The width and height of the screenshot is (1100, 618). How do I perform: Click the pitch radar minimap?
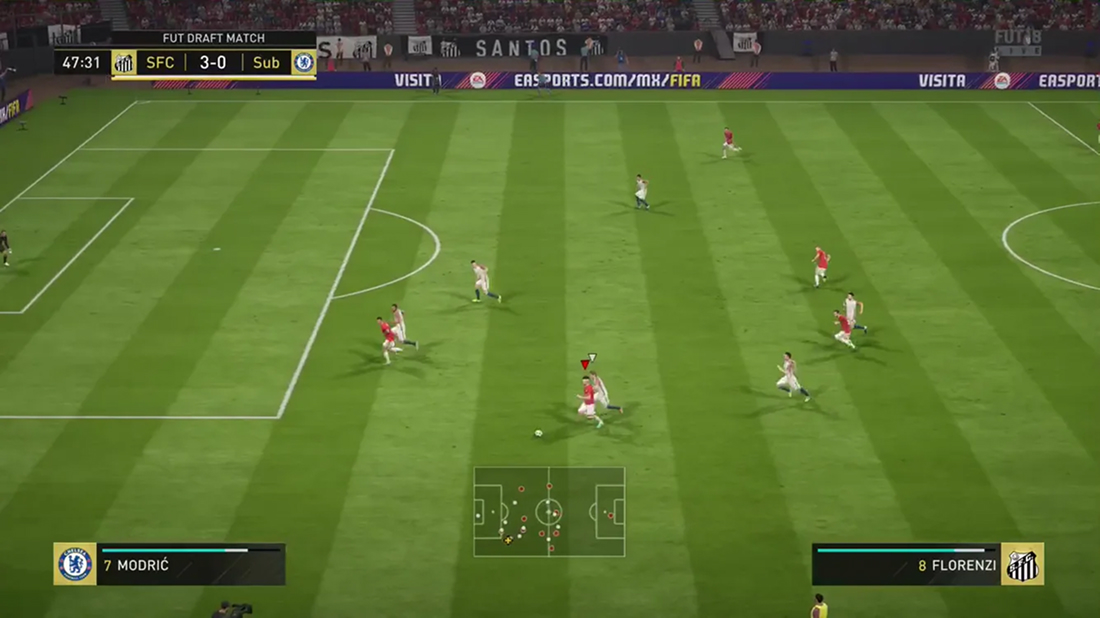click(x=549, y=512)
